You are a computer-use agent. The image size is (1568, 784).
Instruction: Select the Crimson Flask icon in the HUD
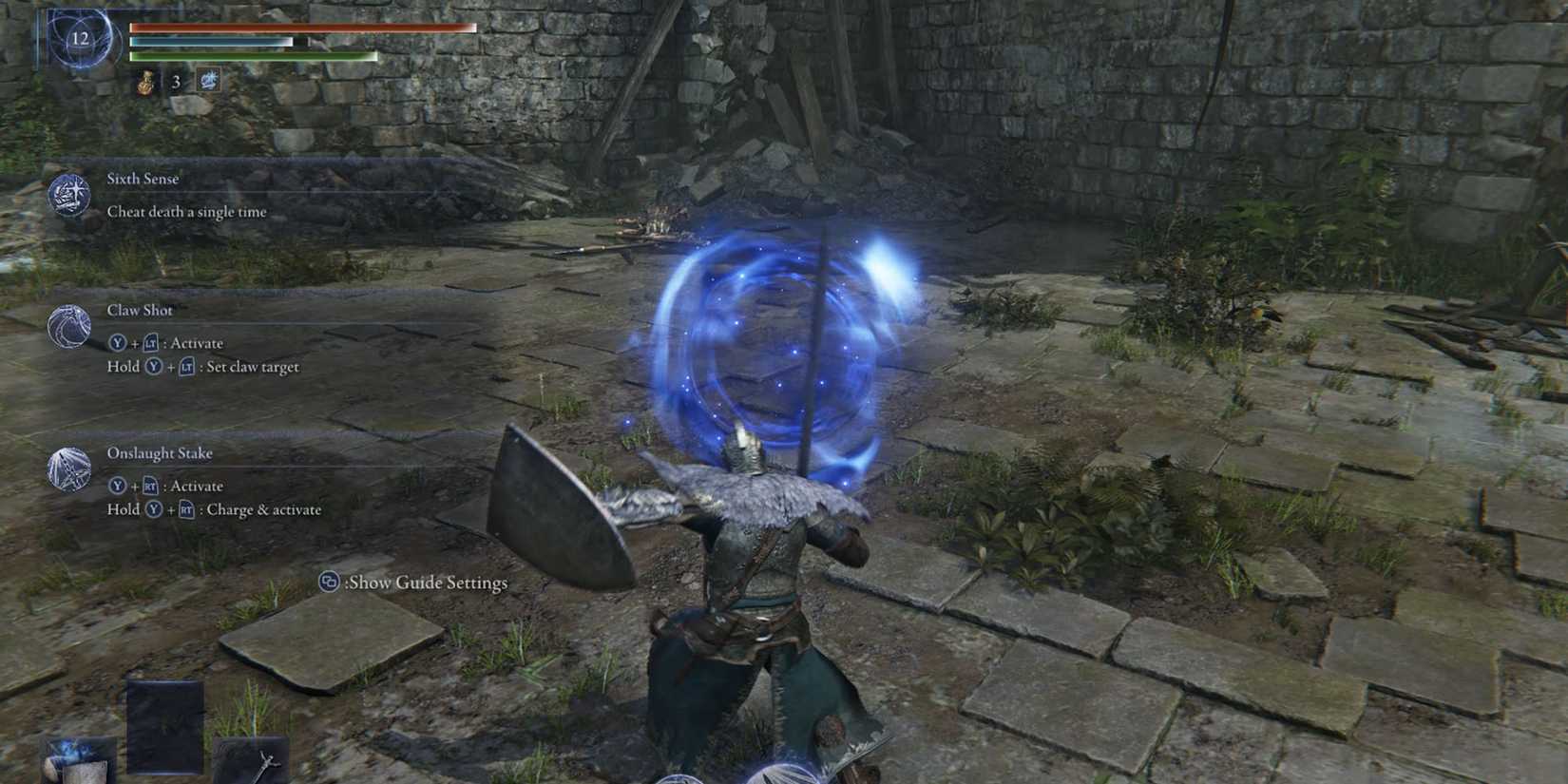(144, 81)
